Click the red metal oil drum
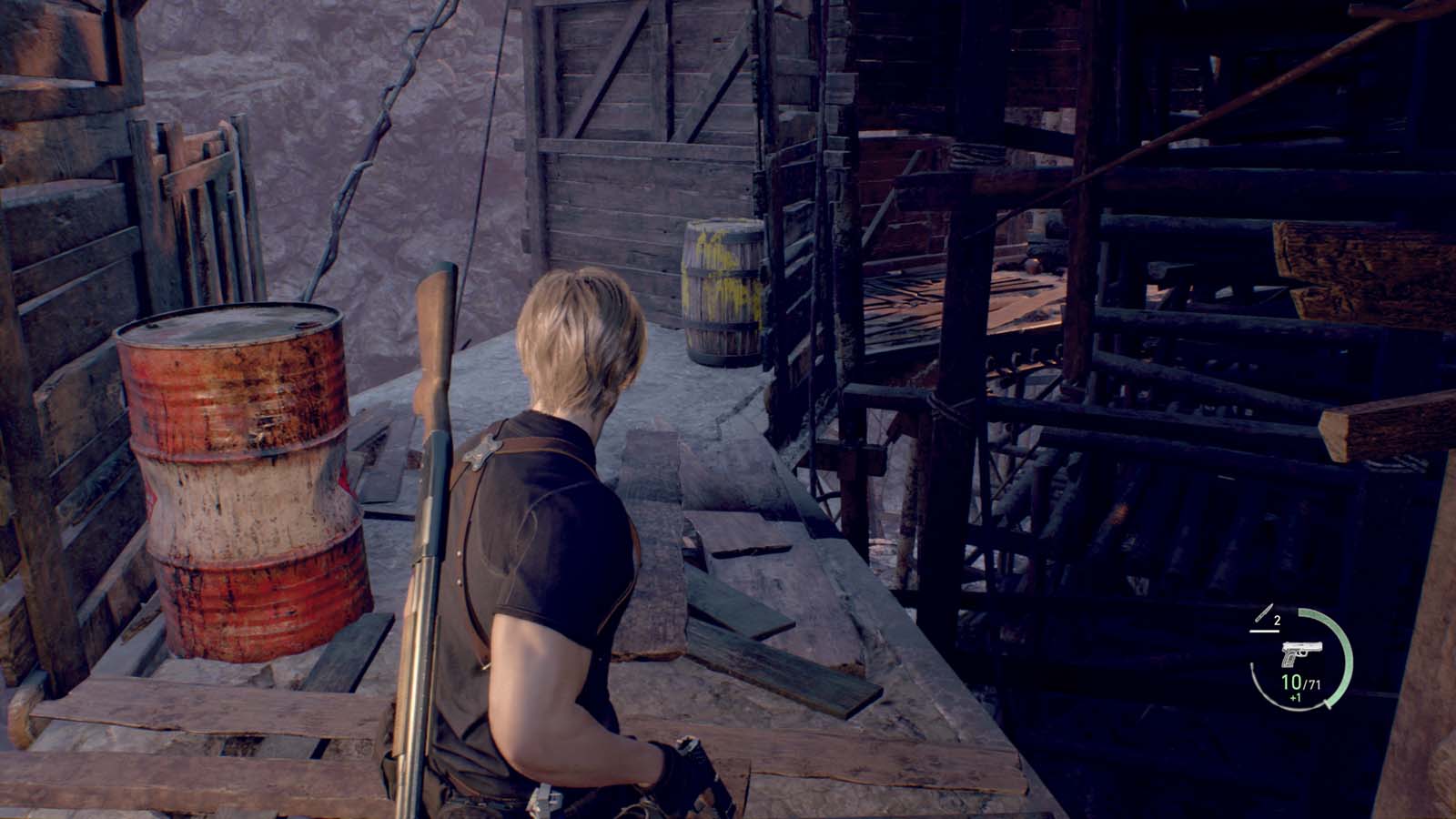1456x819 pixels. click(x=241, y=473)
